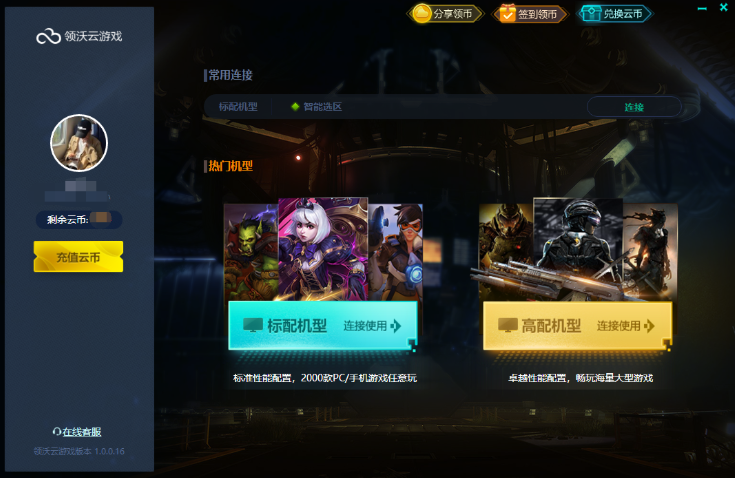Viewport: 735px width, 478px height.
Task: Close the launcher window
Action: (x=723, y=8)
